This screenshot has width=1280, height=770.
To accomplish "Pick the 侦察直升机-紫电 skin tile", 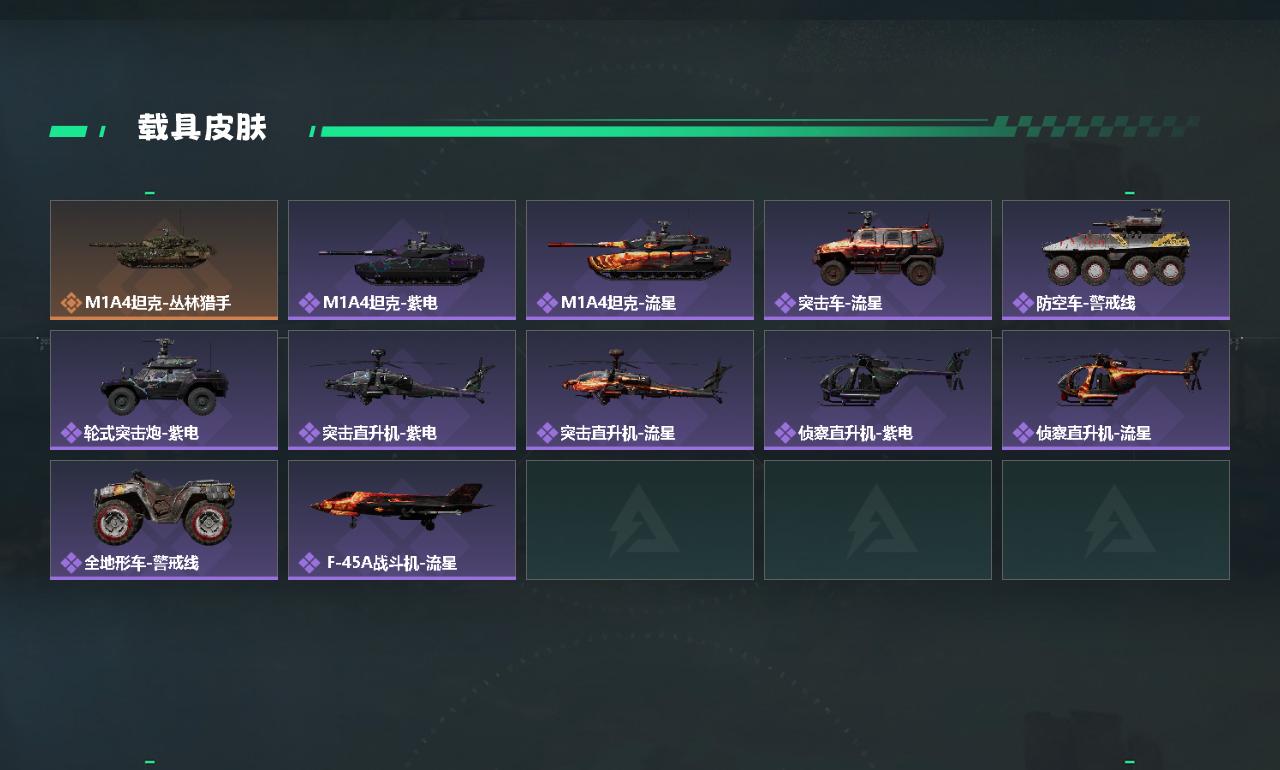I will (878, 389).
